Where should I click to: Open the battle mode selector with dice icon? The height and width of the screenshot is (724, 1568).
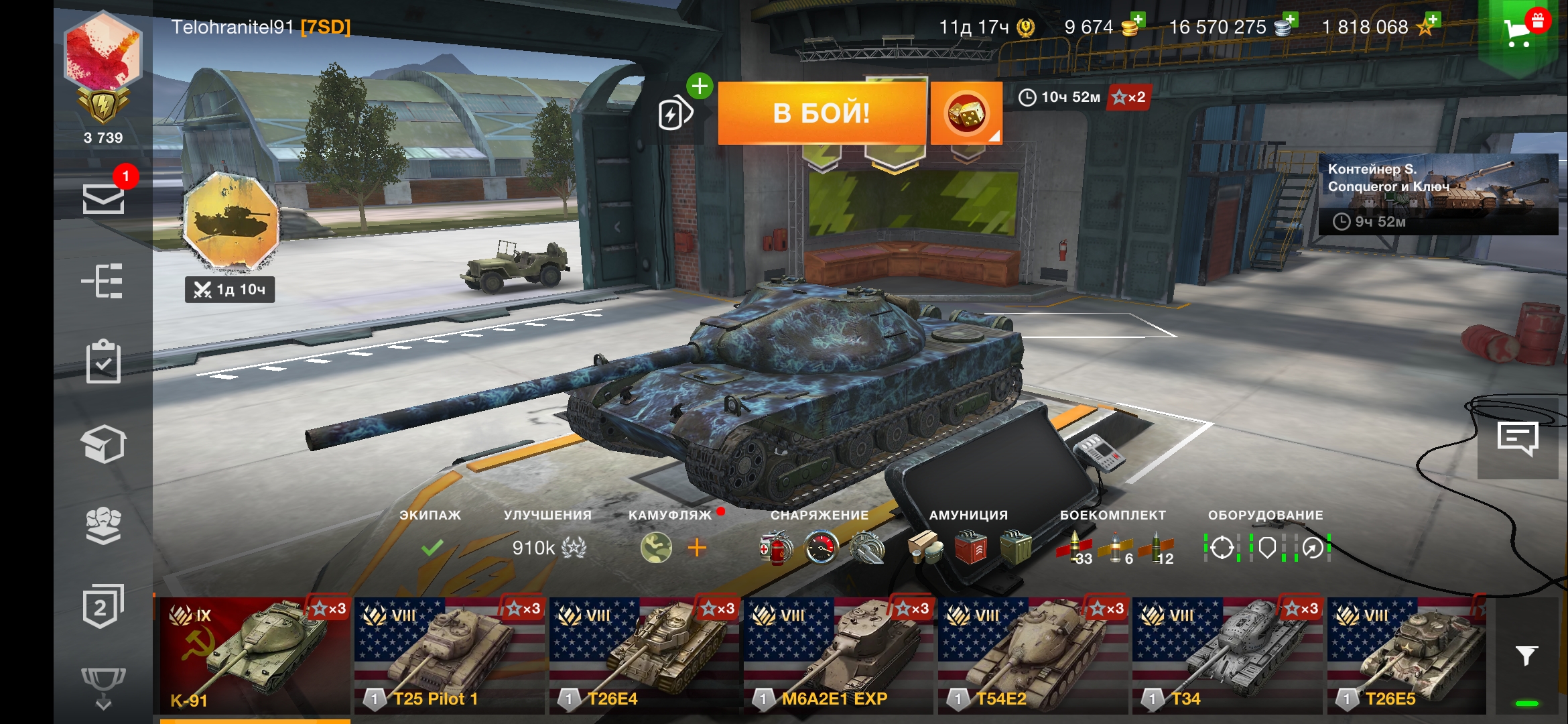[966, 113]
